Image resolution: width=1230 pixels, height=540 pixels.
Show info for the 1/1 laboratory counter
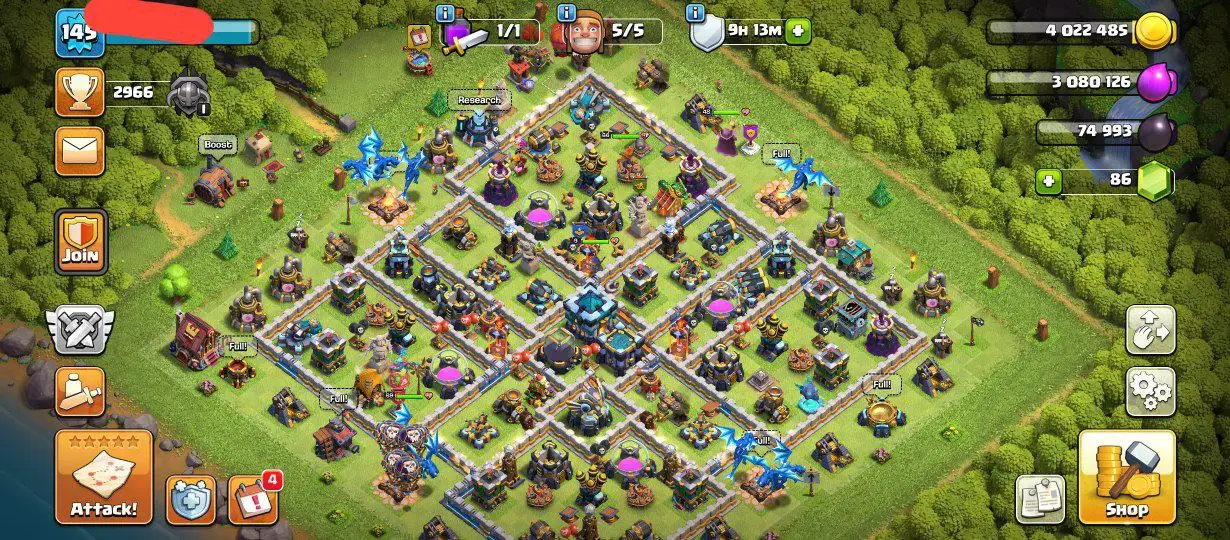pos(446,13)
